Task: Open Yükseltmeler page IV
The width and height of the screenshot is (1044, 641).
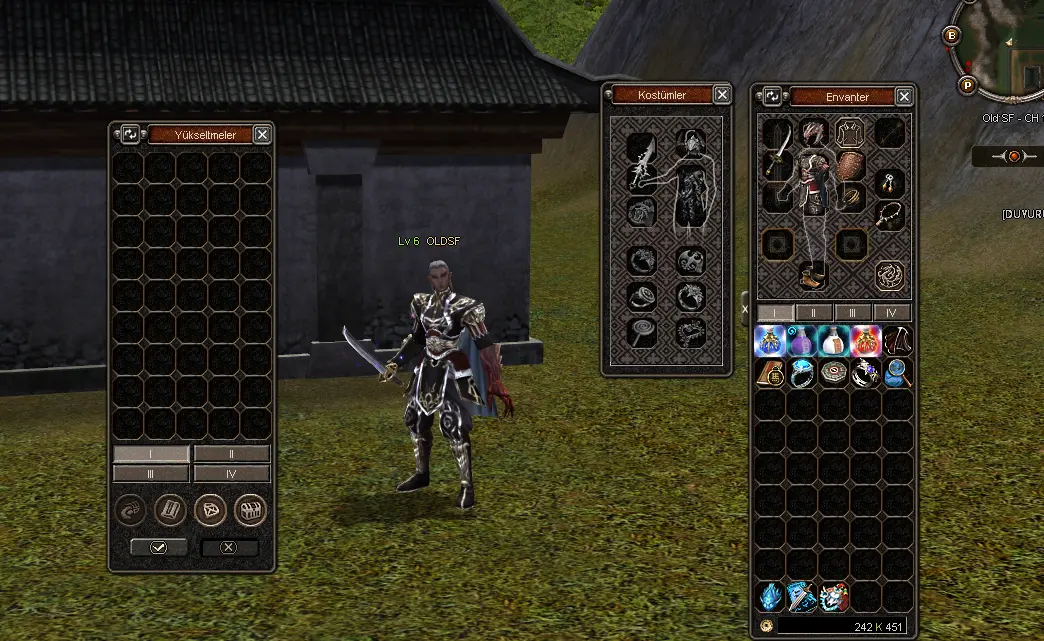Action: pyautogui.click(x=231, y=473)
